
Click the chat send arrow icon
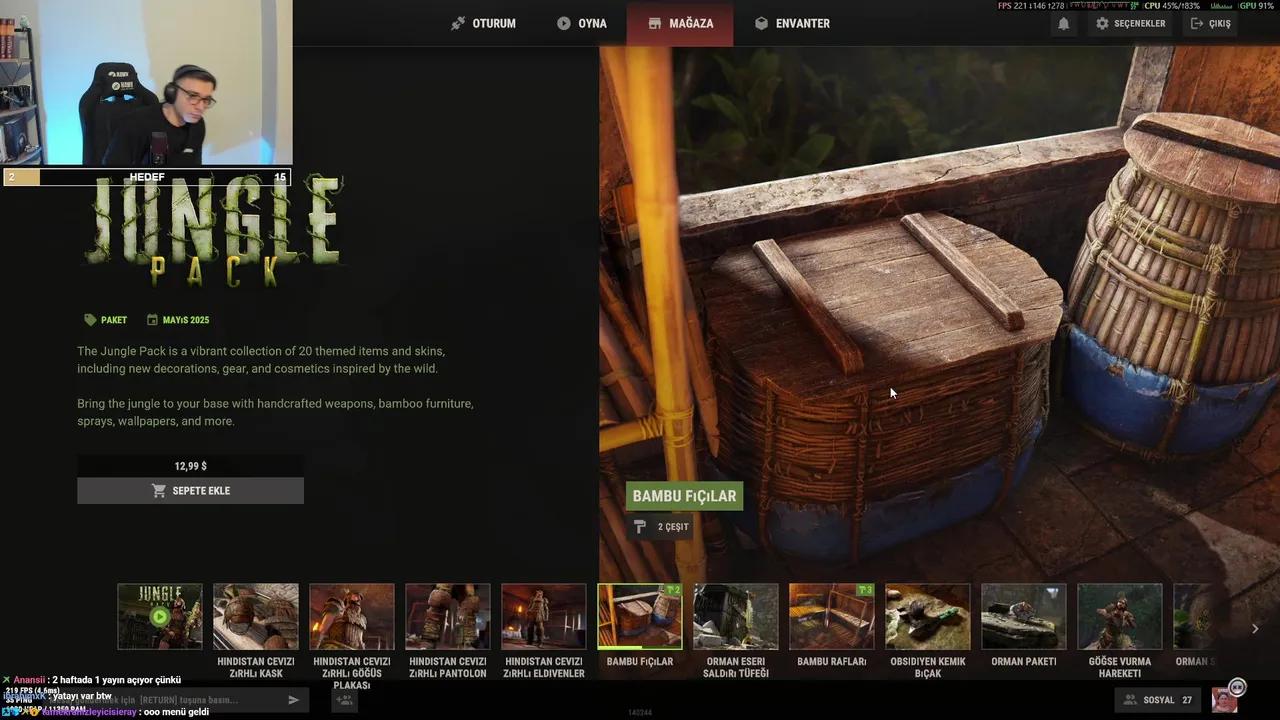[x=293, y=700]
